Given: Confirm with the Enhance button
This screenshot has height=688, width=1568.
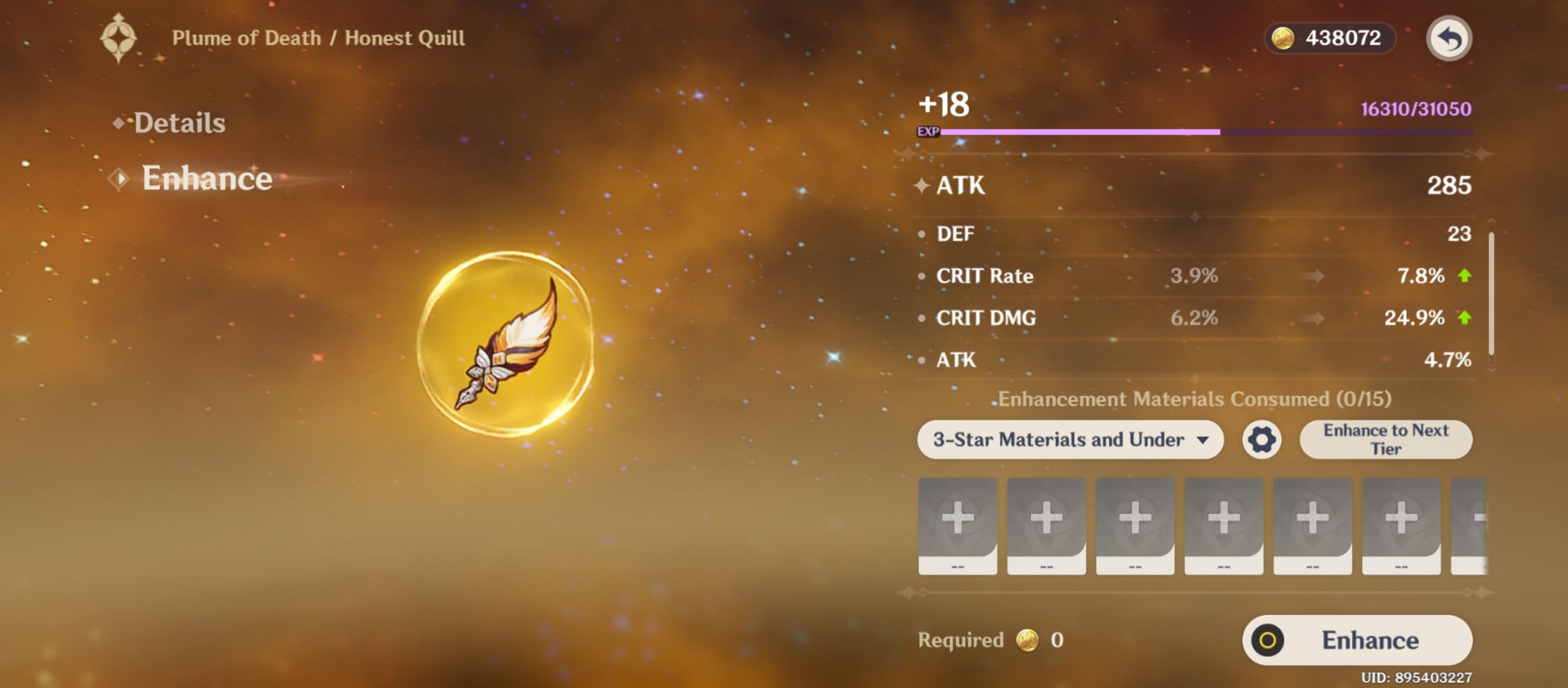Looking at the screenshot, I should (1357, 640).
